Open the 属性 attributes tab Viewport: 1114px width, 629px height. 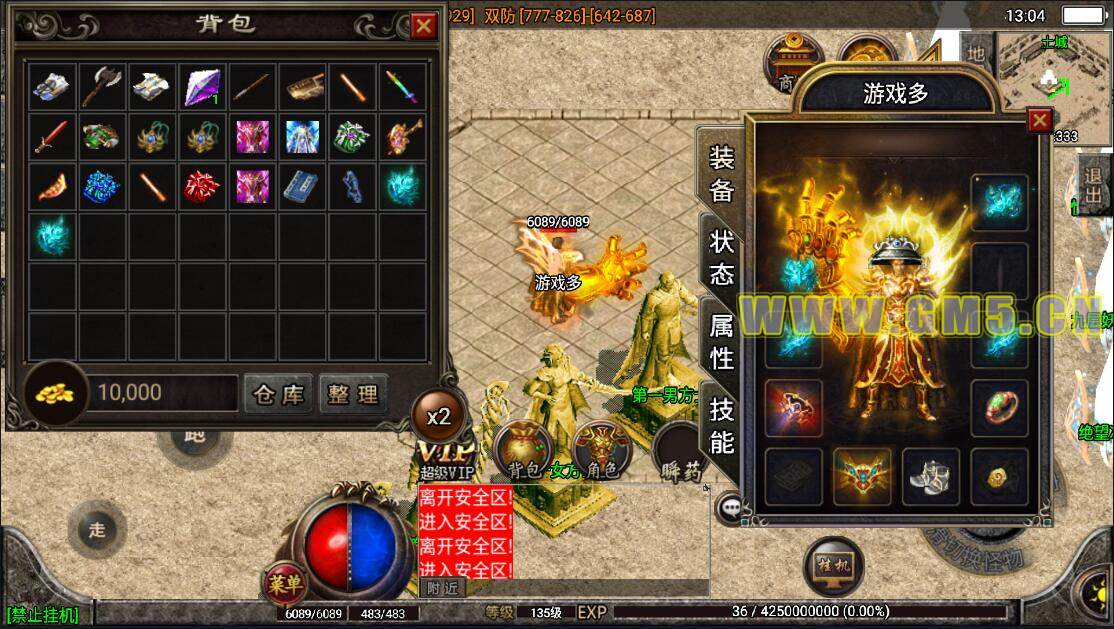click(x=721, y=341)
